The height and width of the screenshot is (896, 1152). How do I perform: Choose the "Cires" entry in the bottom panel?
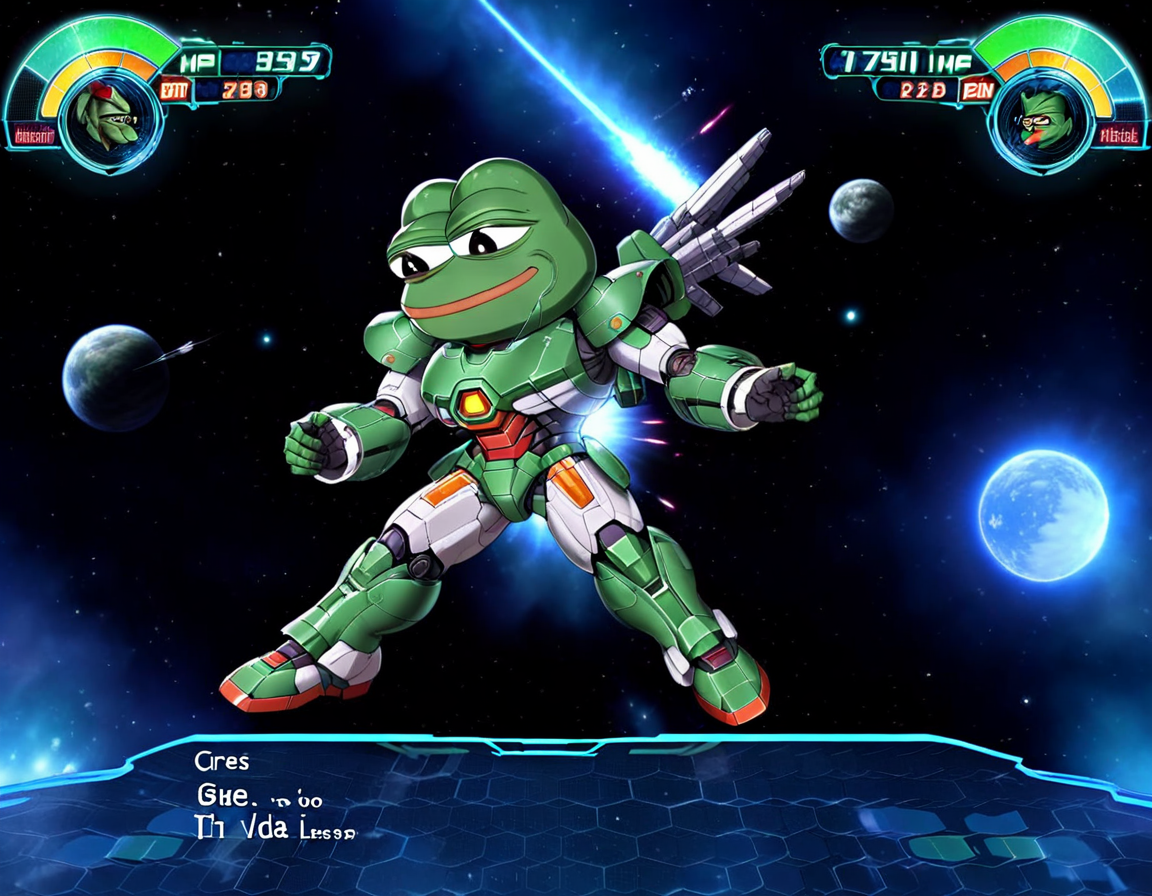[223, 762]
